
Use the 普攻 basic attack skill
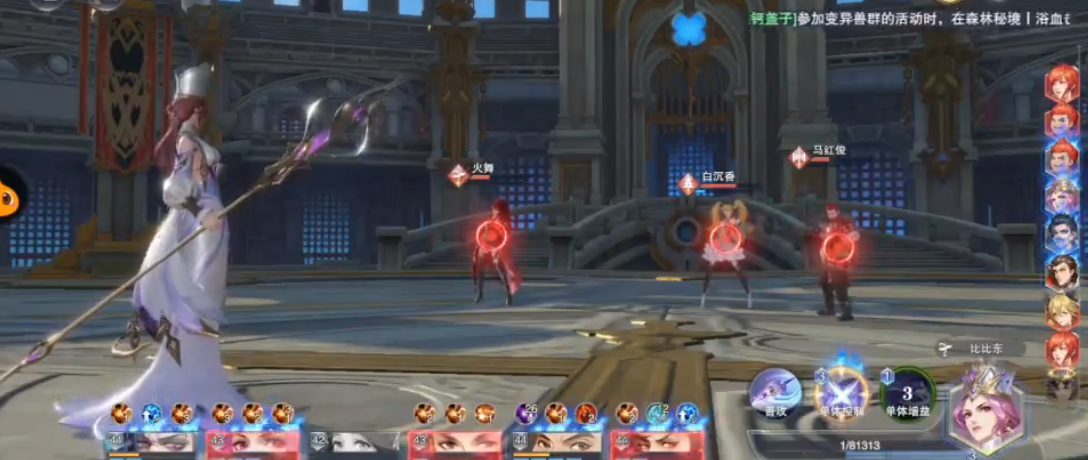(x=776, y=391)
